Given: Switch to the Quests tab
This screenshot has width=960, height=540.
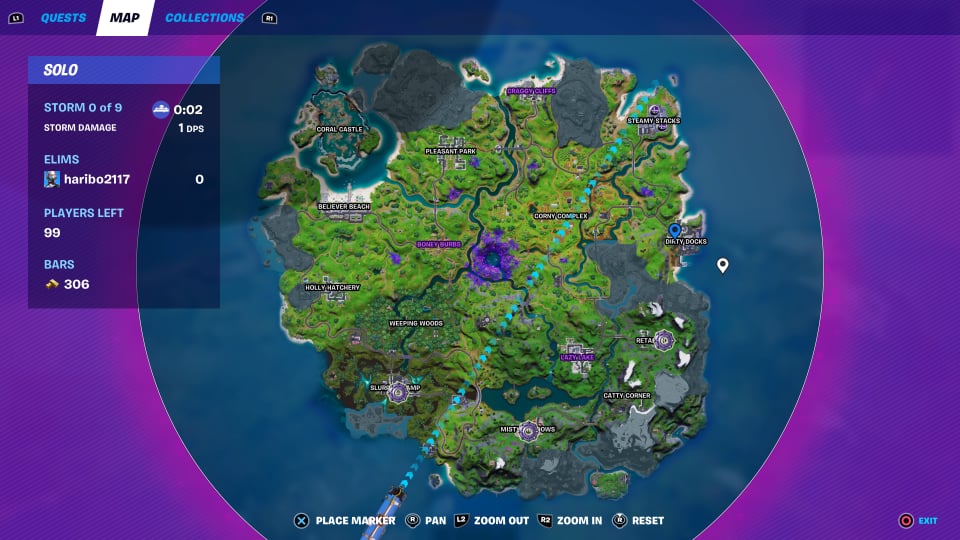Looking at the screenshot, I should pyautogui.click(x=63, y=18).
